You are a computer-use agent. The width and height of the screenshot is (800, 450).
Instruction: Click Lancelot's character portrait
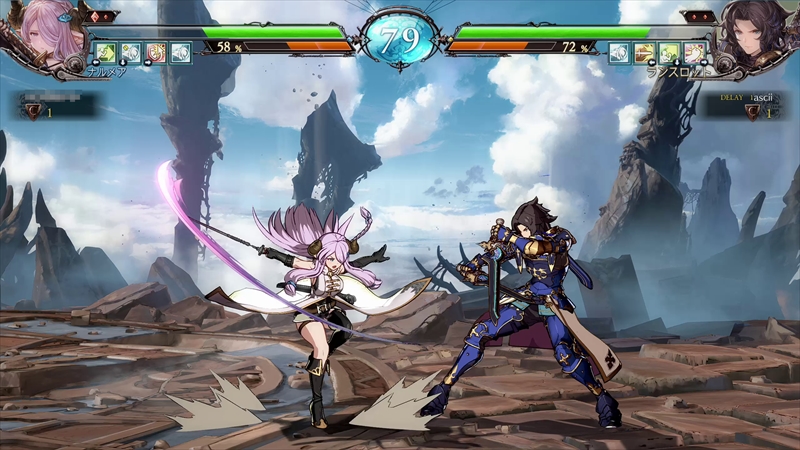758,34
